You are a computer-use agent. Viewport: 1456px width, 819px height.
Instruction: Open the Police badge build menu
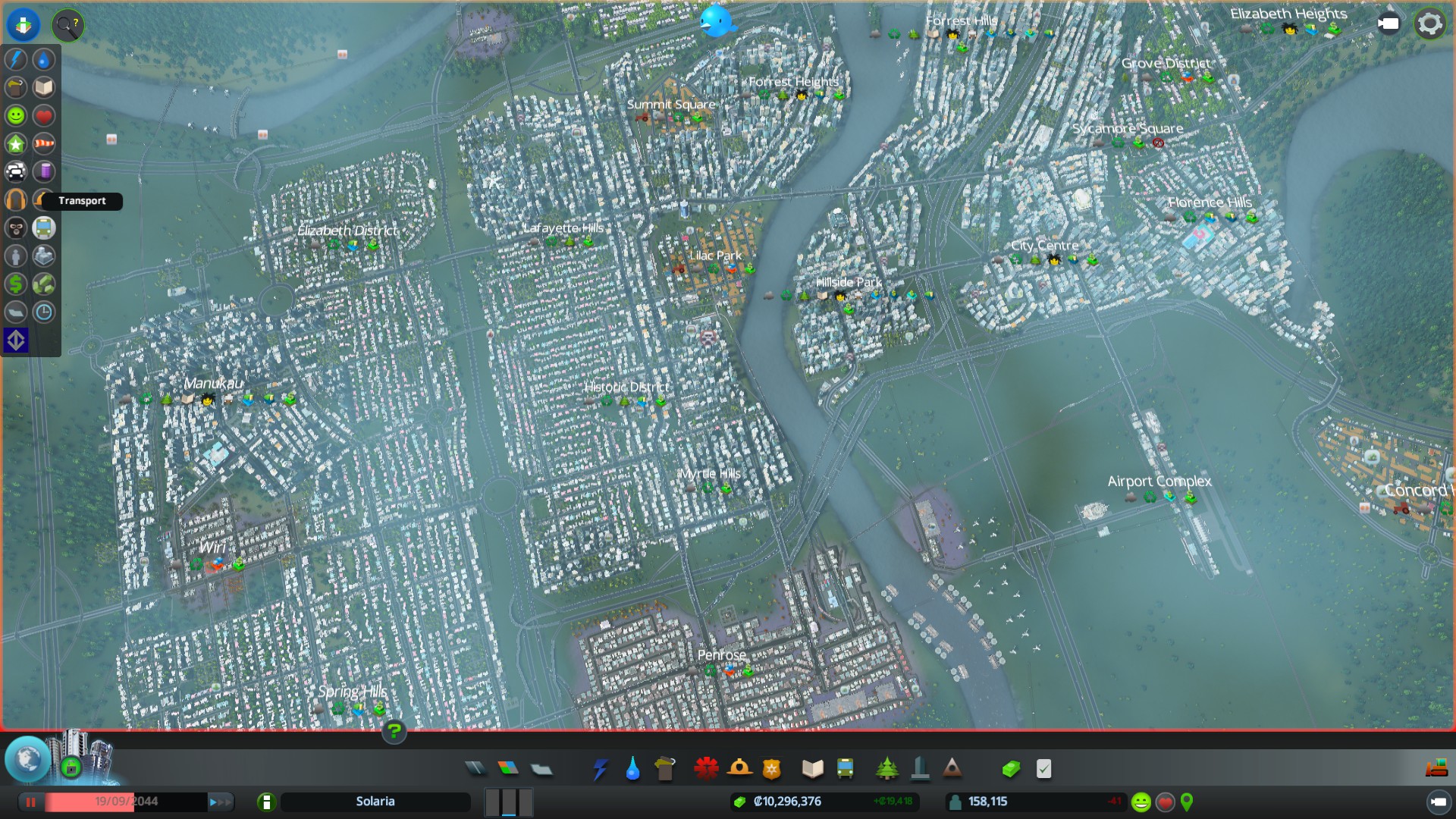pyautogui.click(x=772, y=769)
